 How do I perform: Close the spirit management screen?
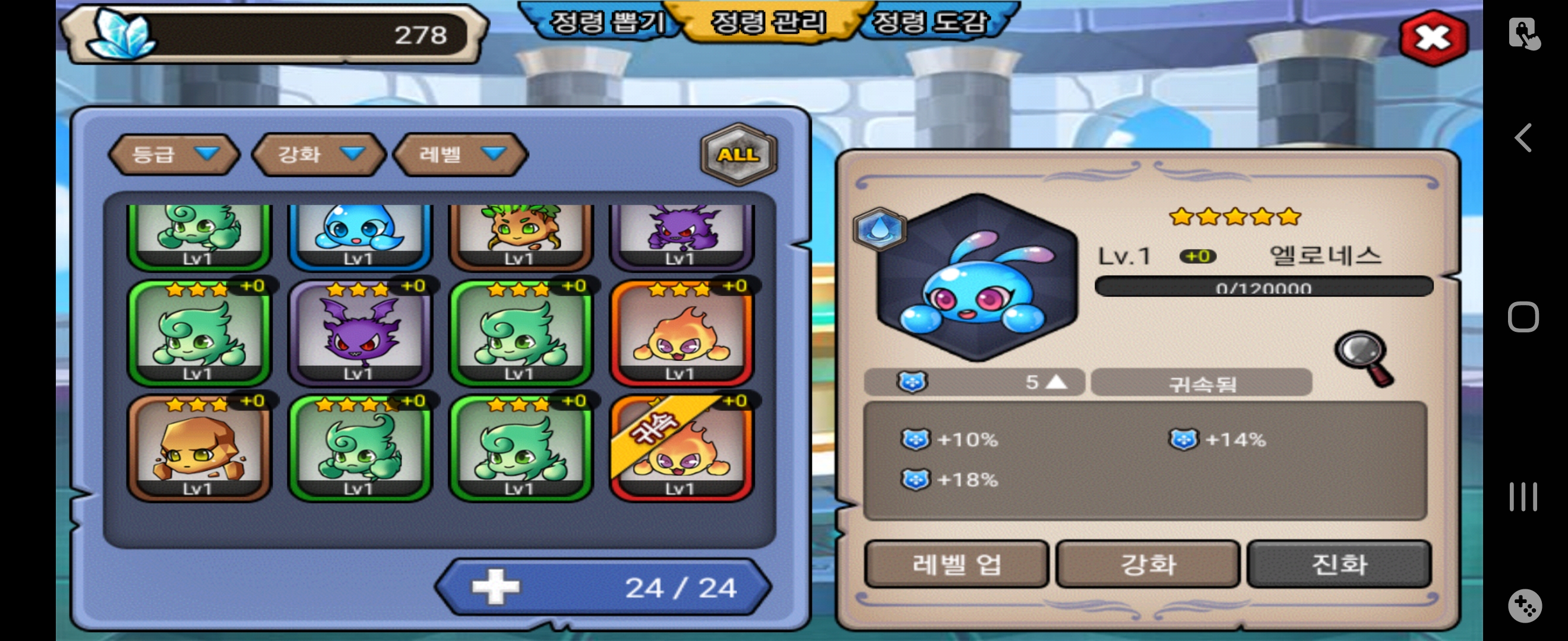pos(1432,39)
